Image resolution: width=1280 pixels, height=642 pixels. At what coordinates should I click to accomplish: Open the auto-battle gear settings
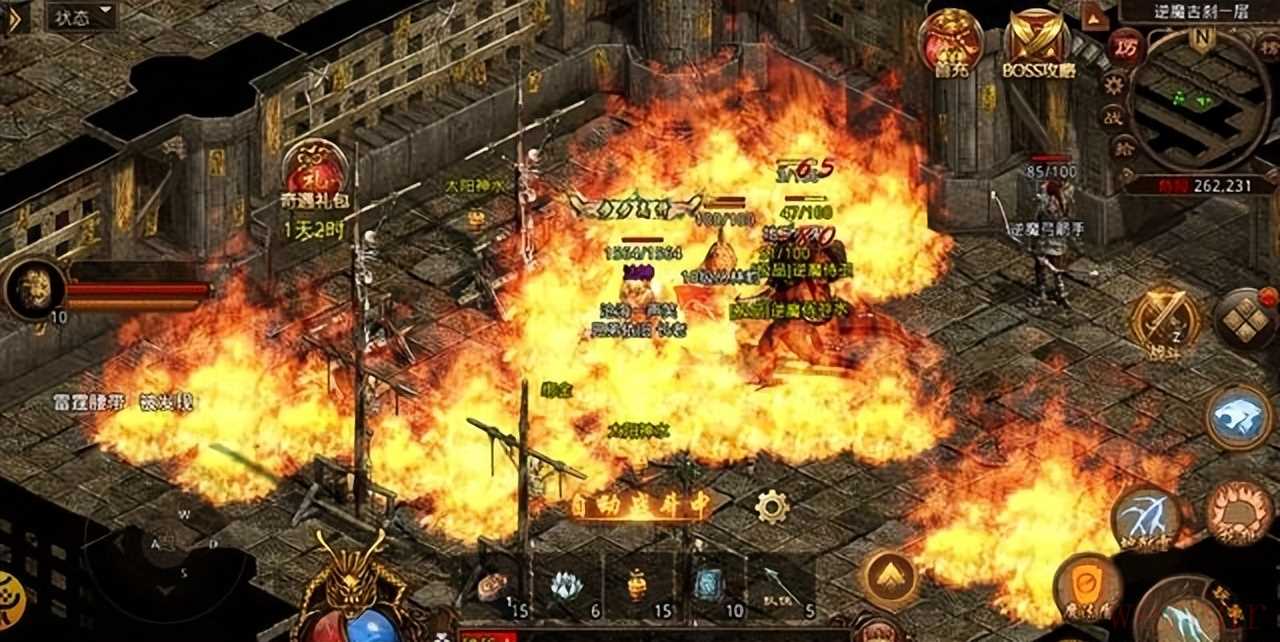tap(771, 507)
